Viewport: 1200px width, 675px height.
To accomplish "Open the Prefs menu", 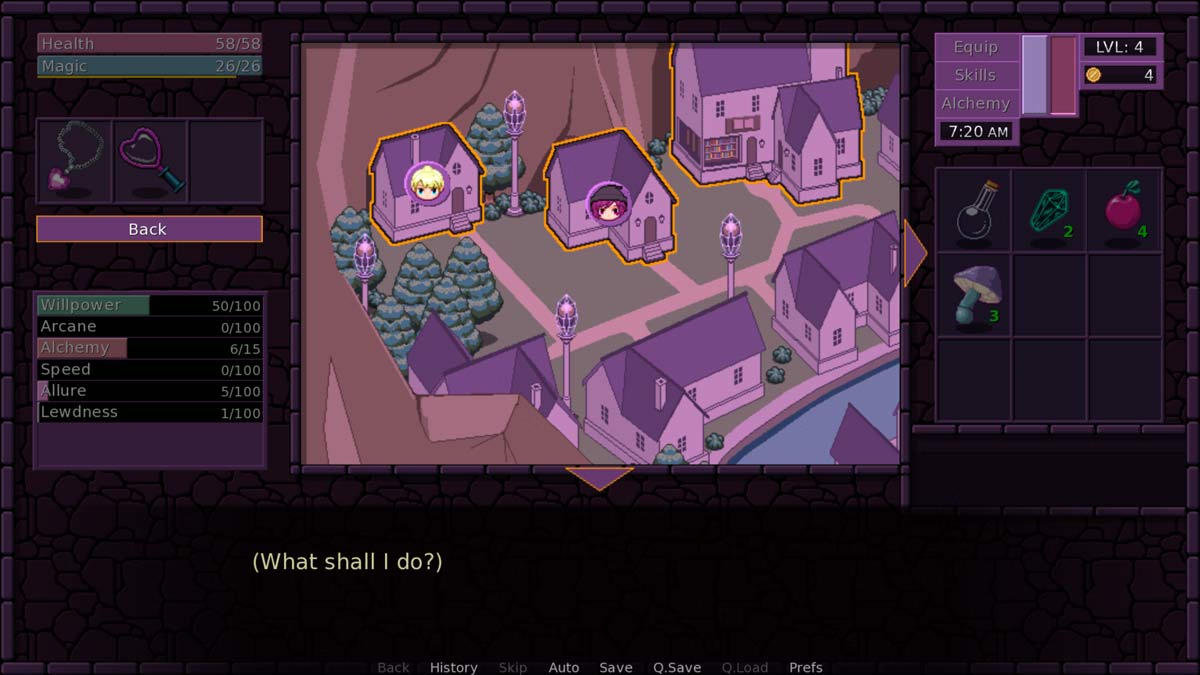I will 806,667.
